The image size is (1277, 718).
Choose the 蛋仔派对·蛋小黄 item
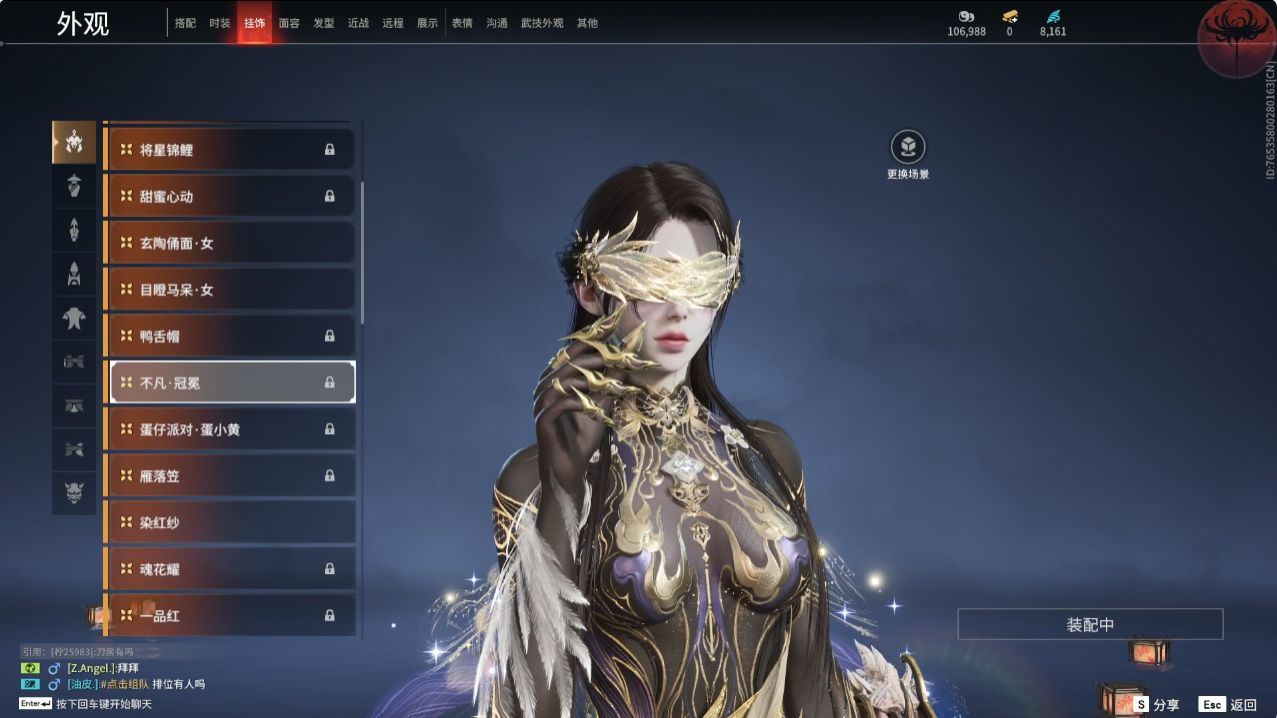229,429
